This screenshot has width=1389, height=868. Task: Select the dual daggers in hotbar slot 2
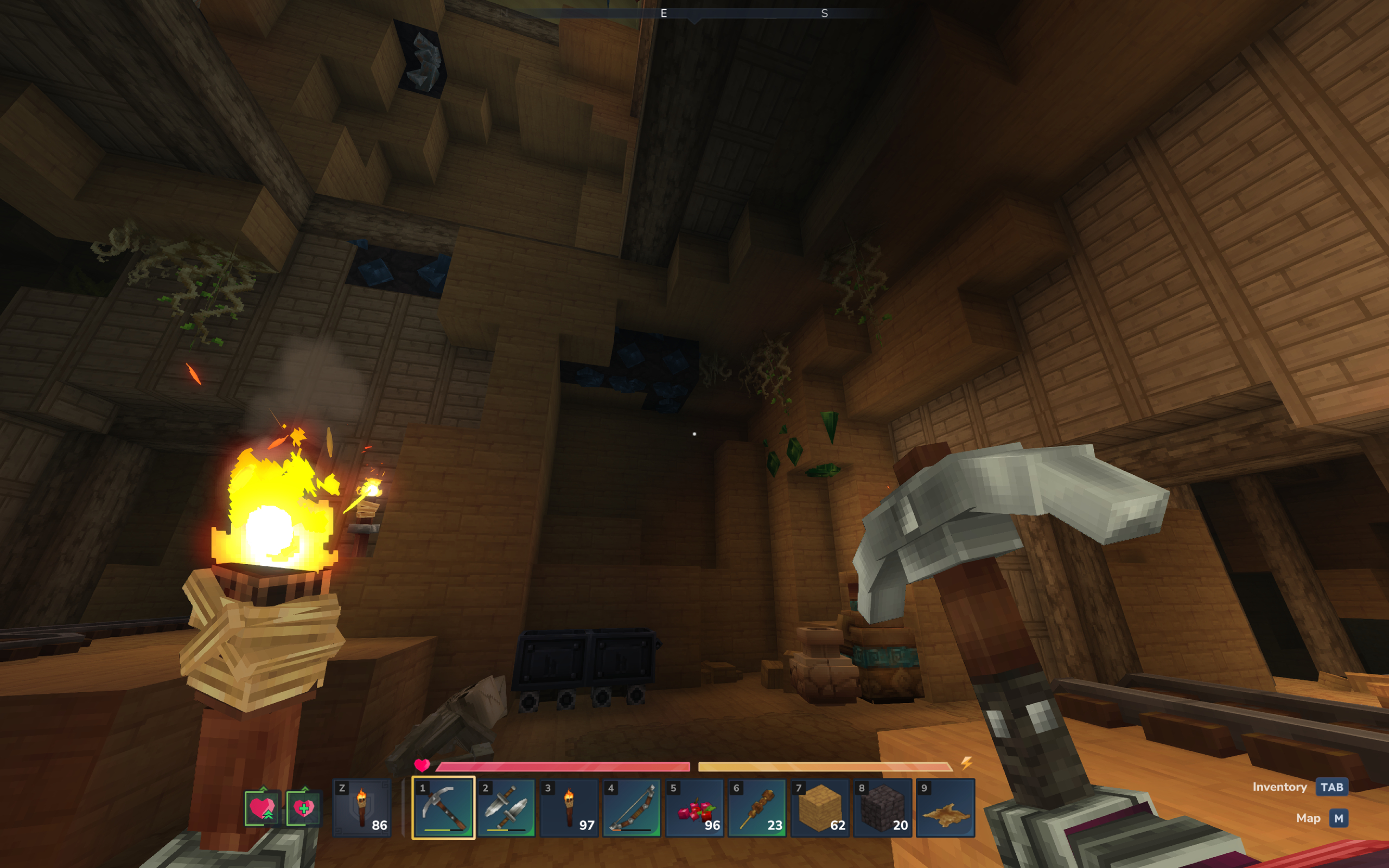coord(508,809)
